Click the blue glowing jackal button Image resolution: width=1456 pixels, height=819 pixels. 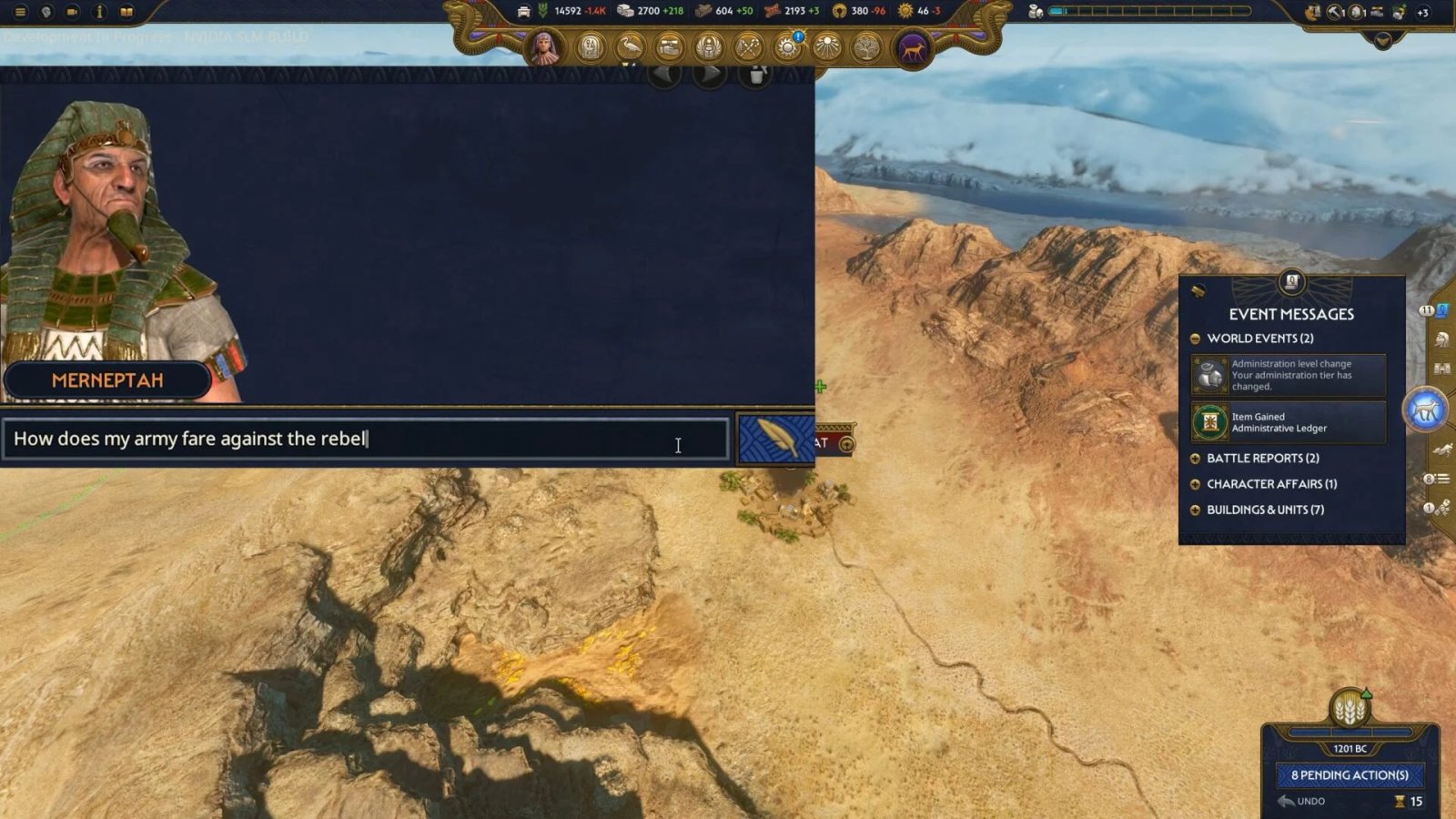tap(1425, 410)
